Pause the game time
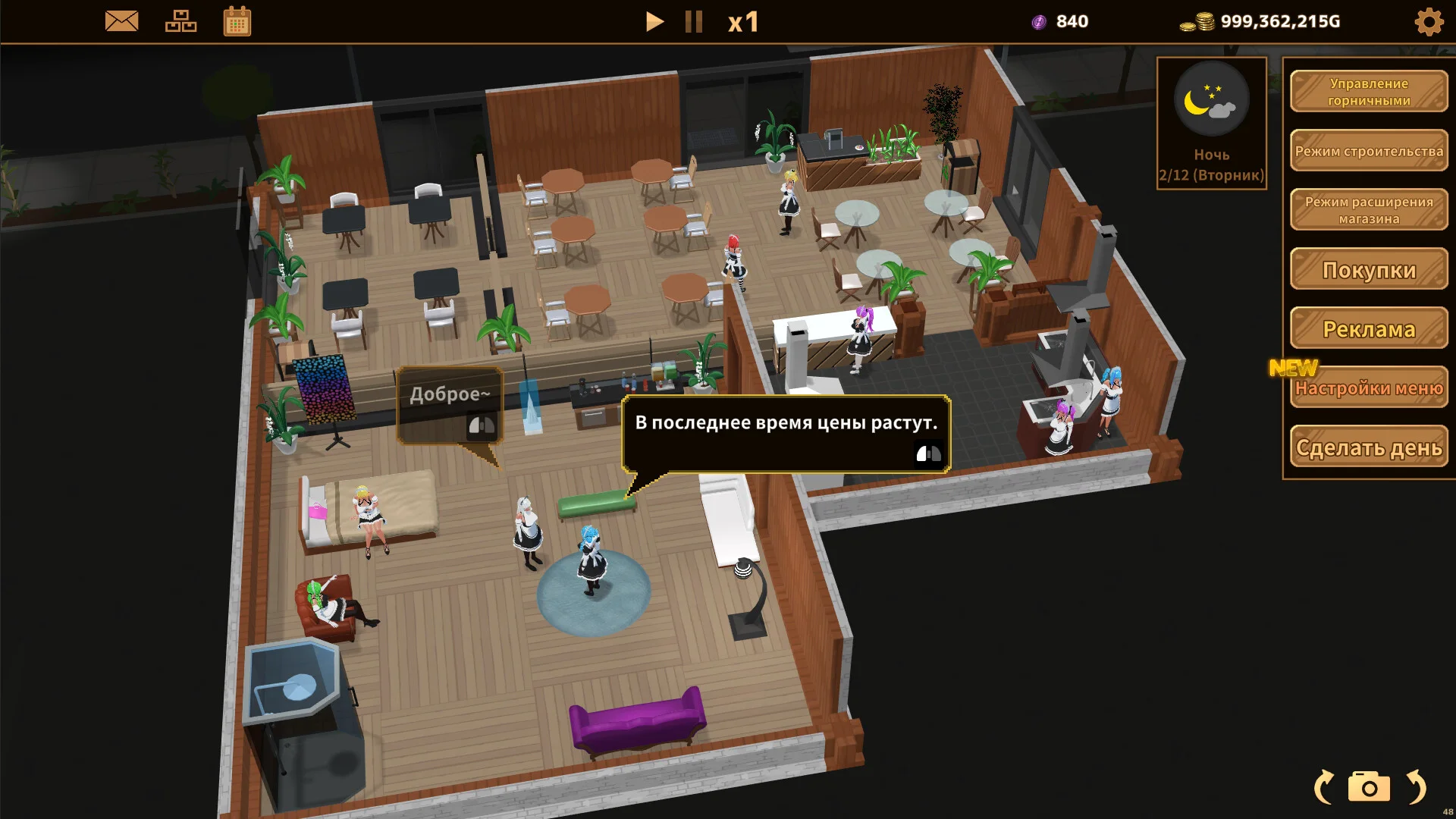The image size is (1456, 819). [693, 21]
